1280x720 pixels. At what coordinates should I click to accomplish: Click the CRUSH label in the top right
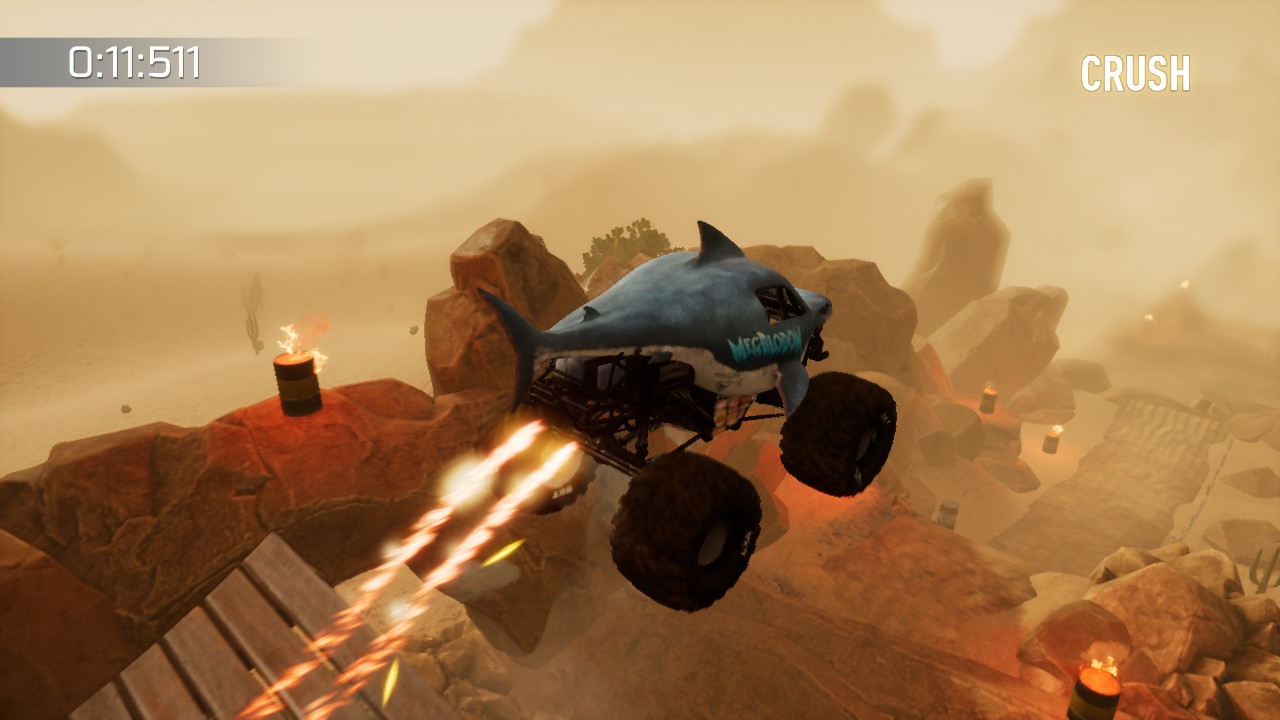coord(1137,70)
